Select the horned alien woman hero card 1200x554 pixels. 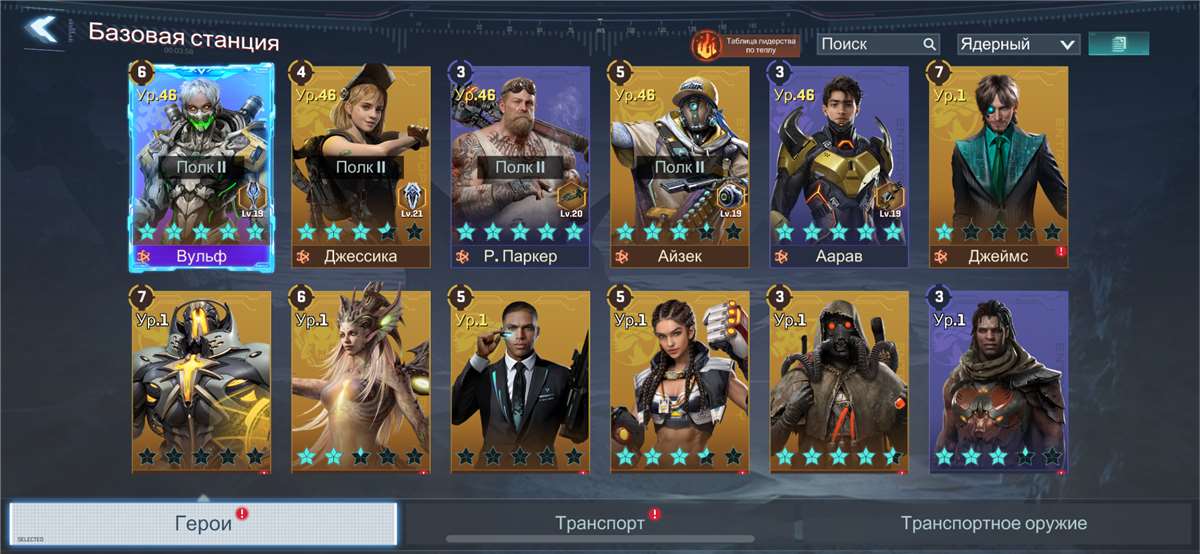tap(360, 380)
